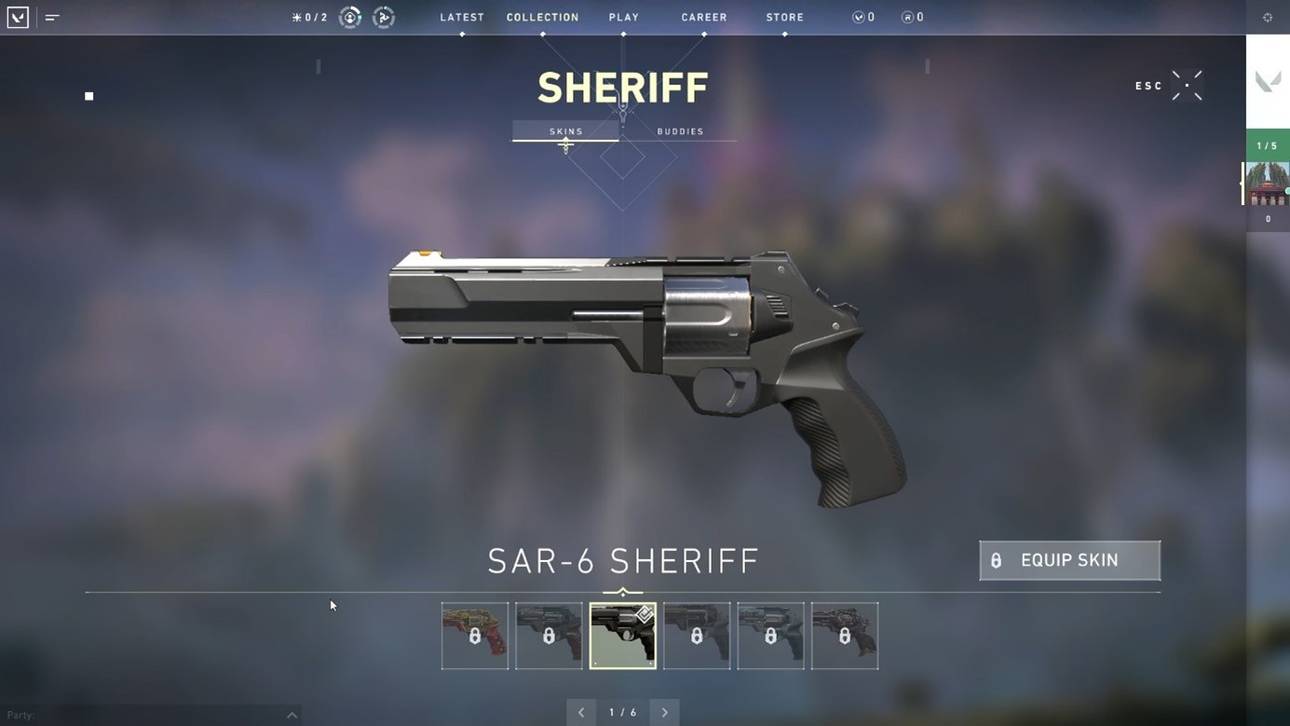Click the crosshair icon next to ESC
This screenshot has height=726, width=1290.
click(1186, 85)
